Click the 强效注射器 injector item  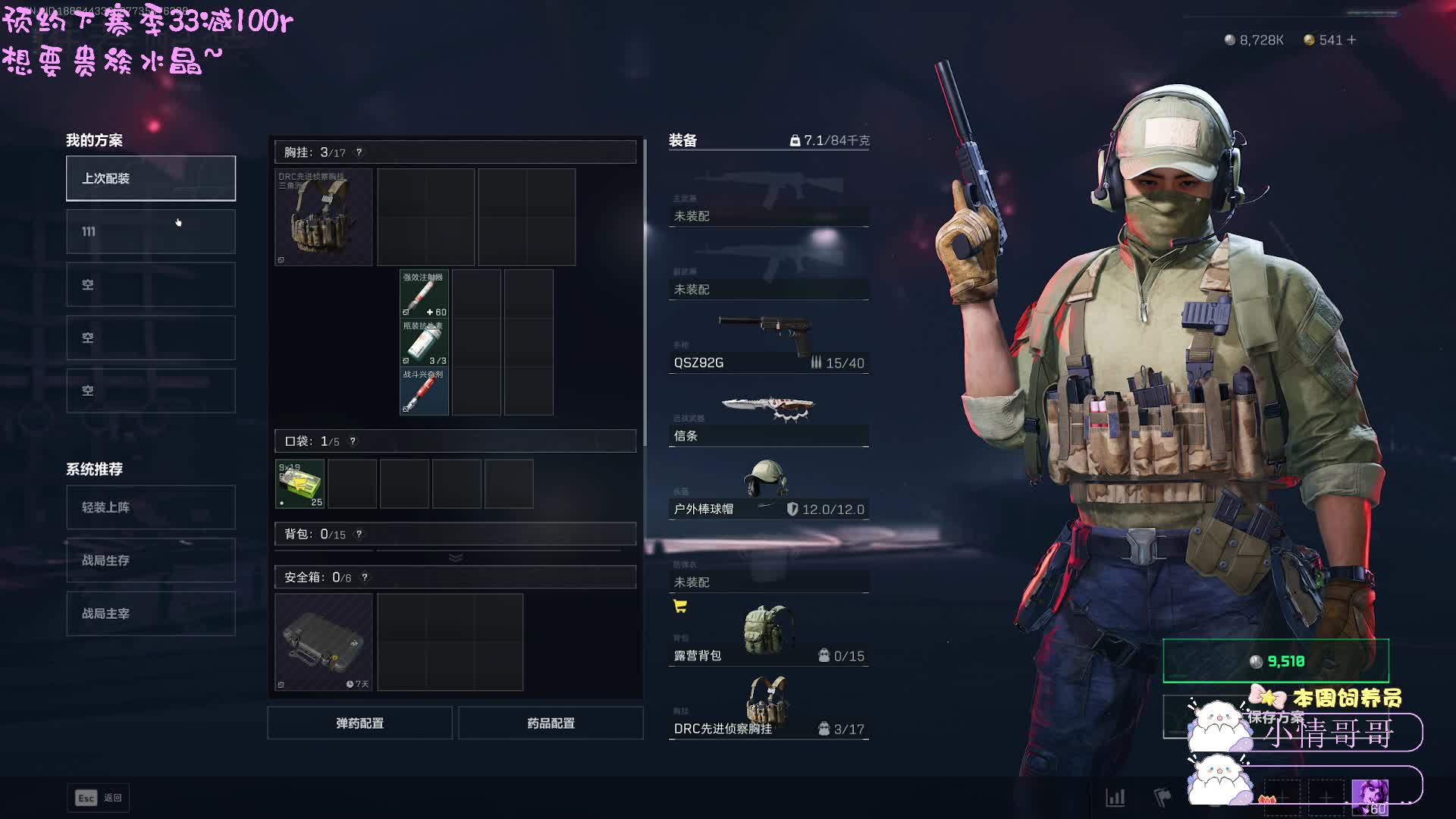[x=424, y=294]
